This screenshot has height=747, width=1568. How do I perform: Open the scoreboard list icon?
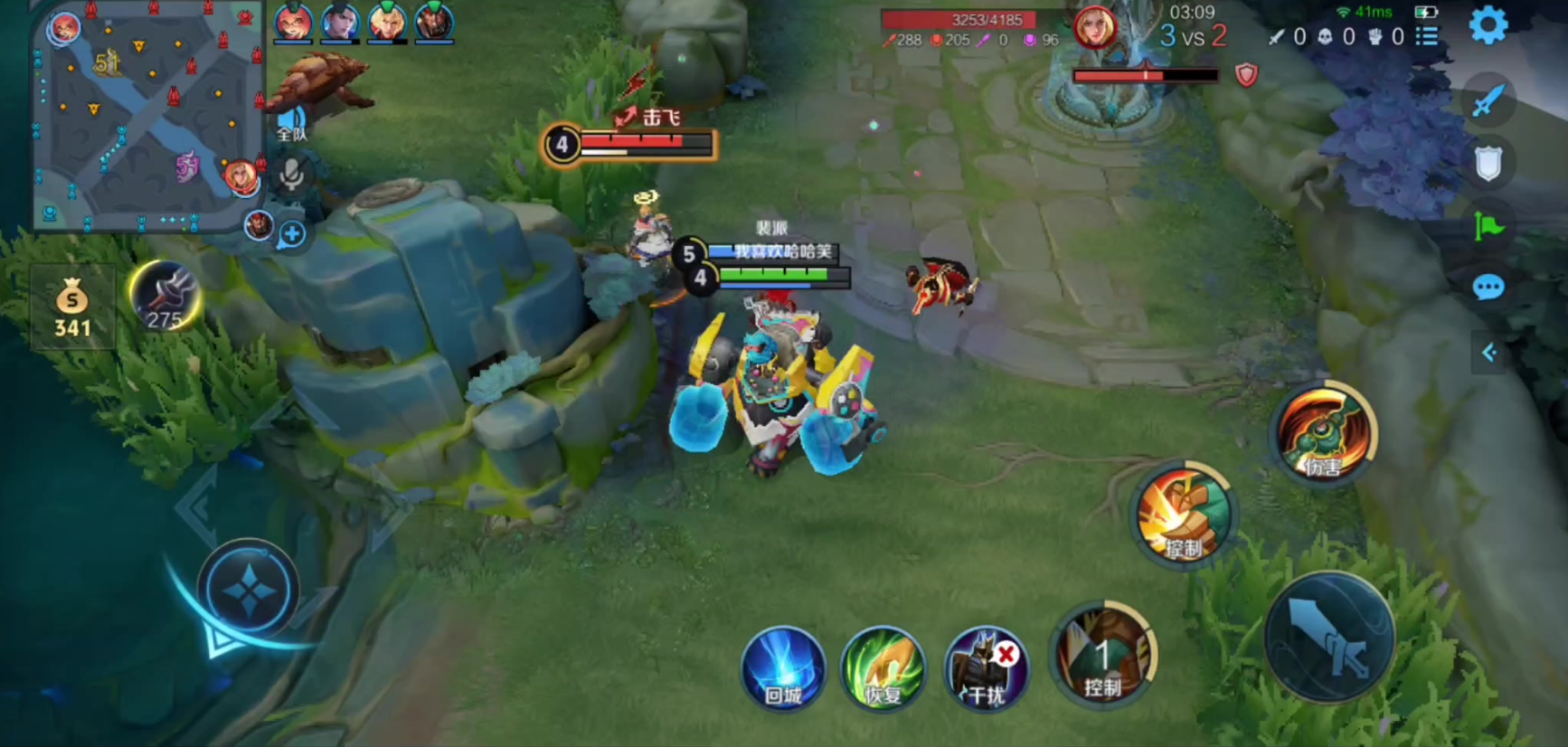coord(1427,36)
